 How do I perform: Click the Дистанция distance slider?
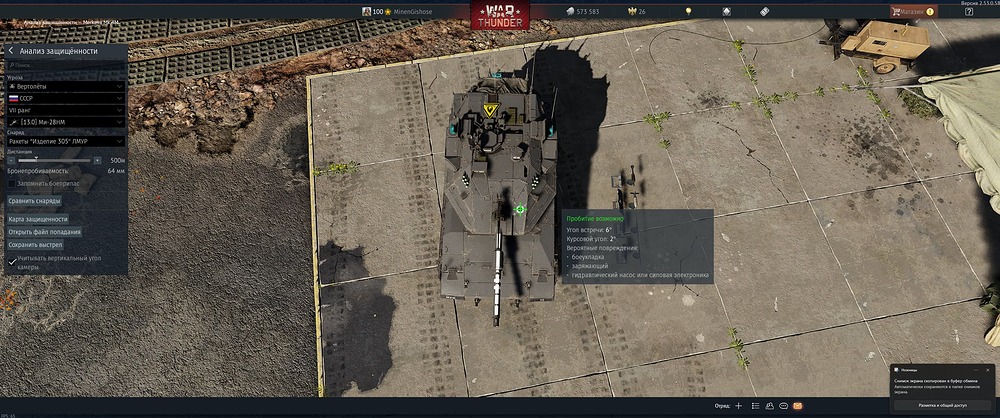pyautogui.click(x=52, y=160)
